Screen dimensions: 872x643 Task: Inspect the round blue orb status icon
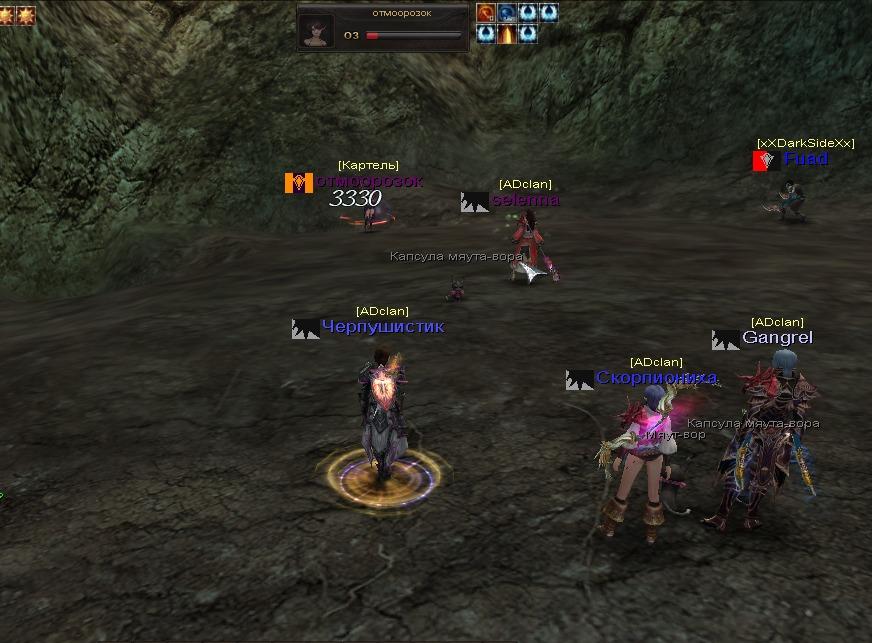click(507, 13)
